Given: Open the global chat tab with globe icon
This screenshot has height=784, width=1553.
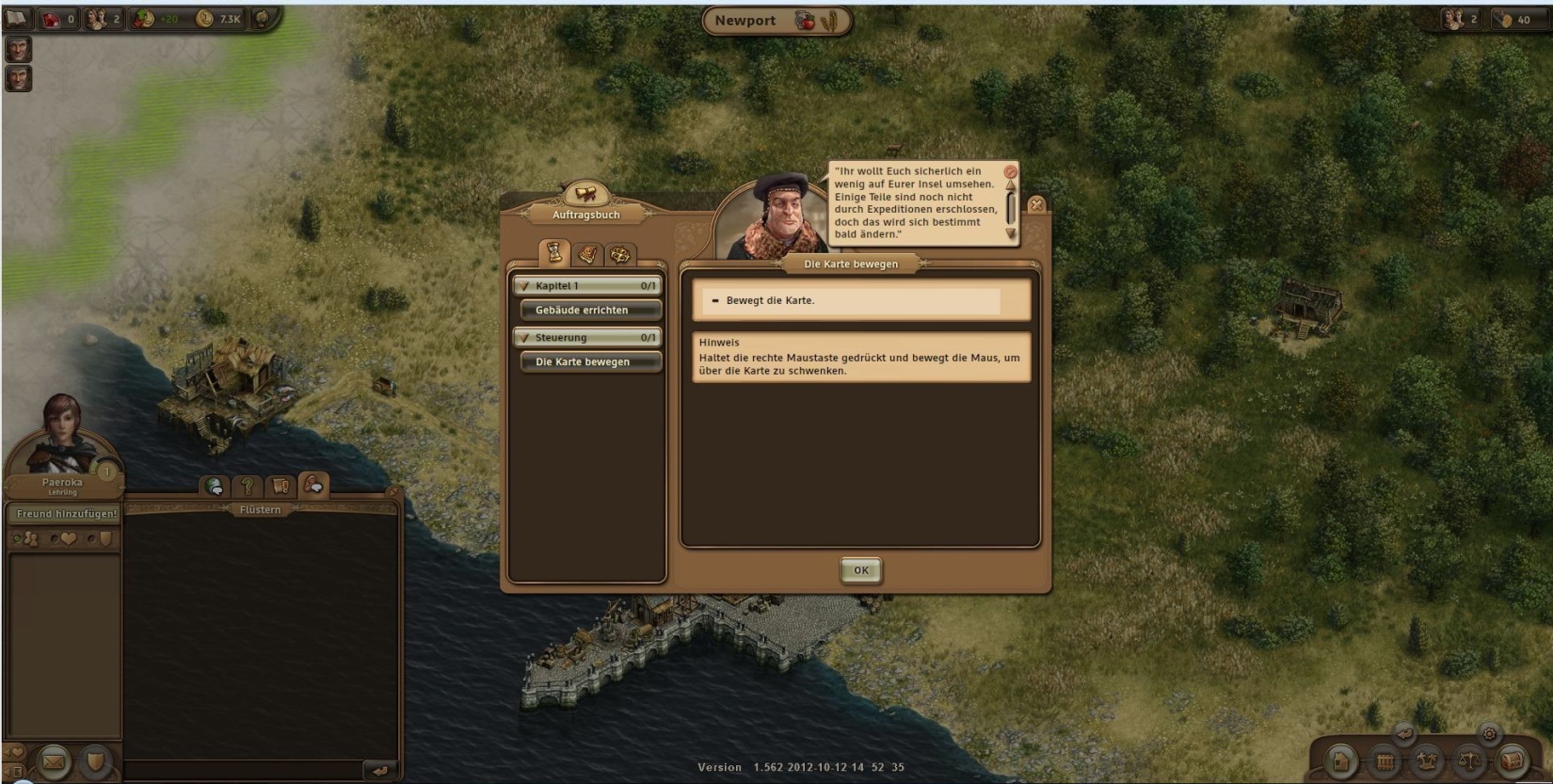Looking at the screenshot, I should (215, 487).
